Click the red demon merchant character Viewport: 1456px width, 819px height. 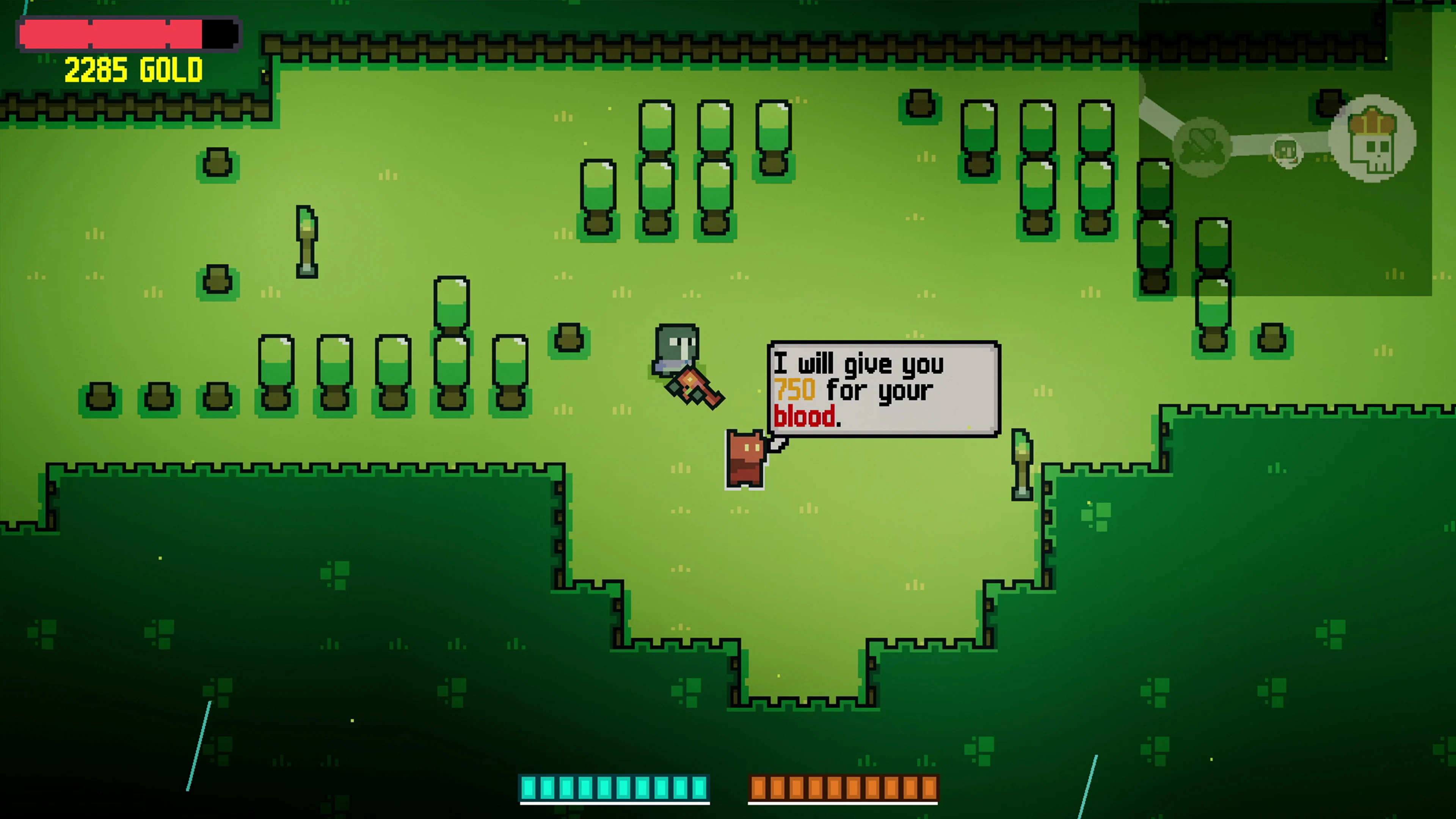coord(745,458)
